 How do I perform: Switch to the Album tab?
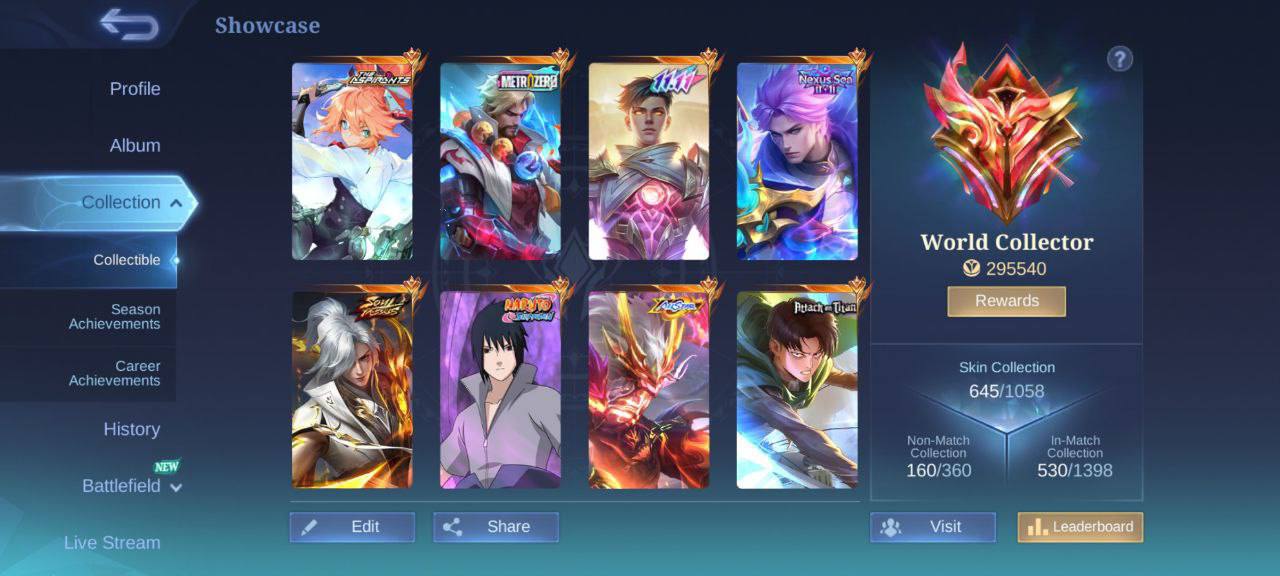(135, 146)
